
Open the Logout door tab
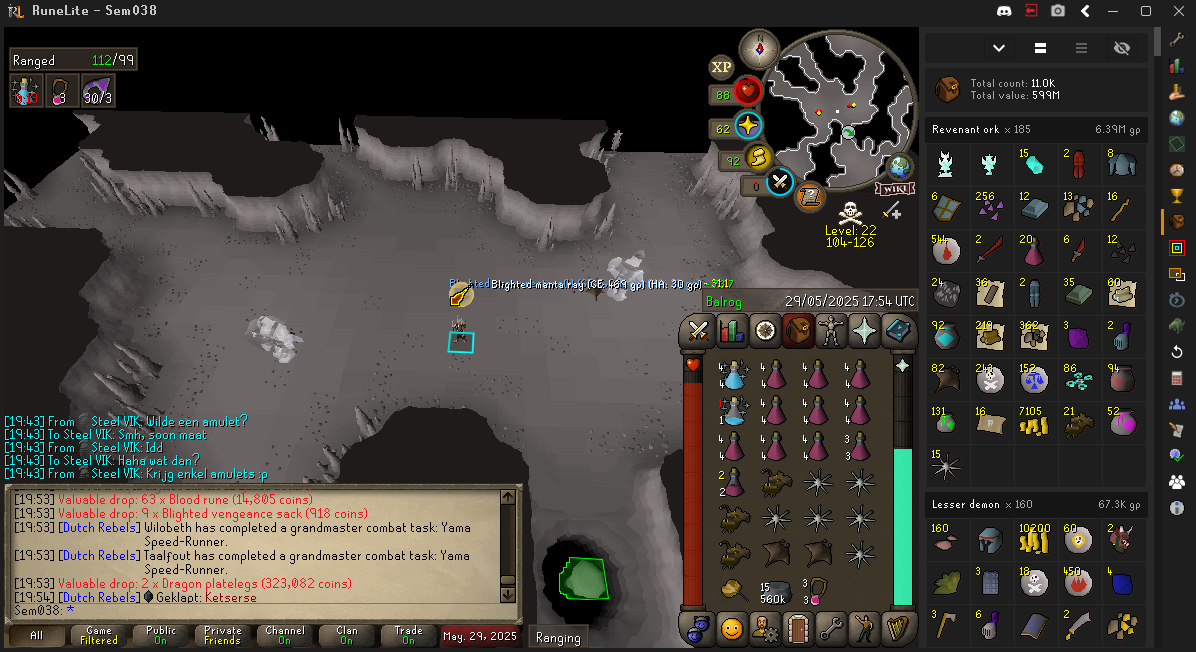coord(798,628)
